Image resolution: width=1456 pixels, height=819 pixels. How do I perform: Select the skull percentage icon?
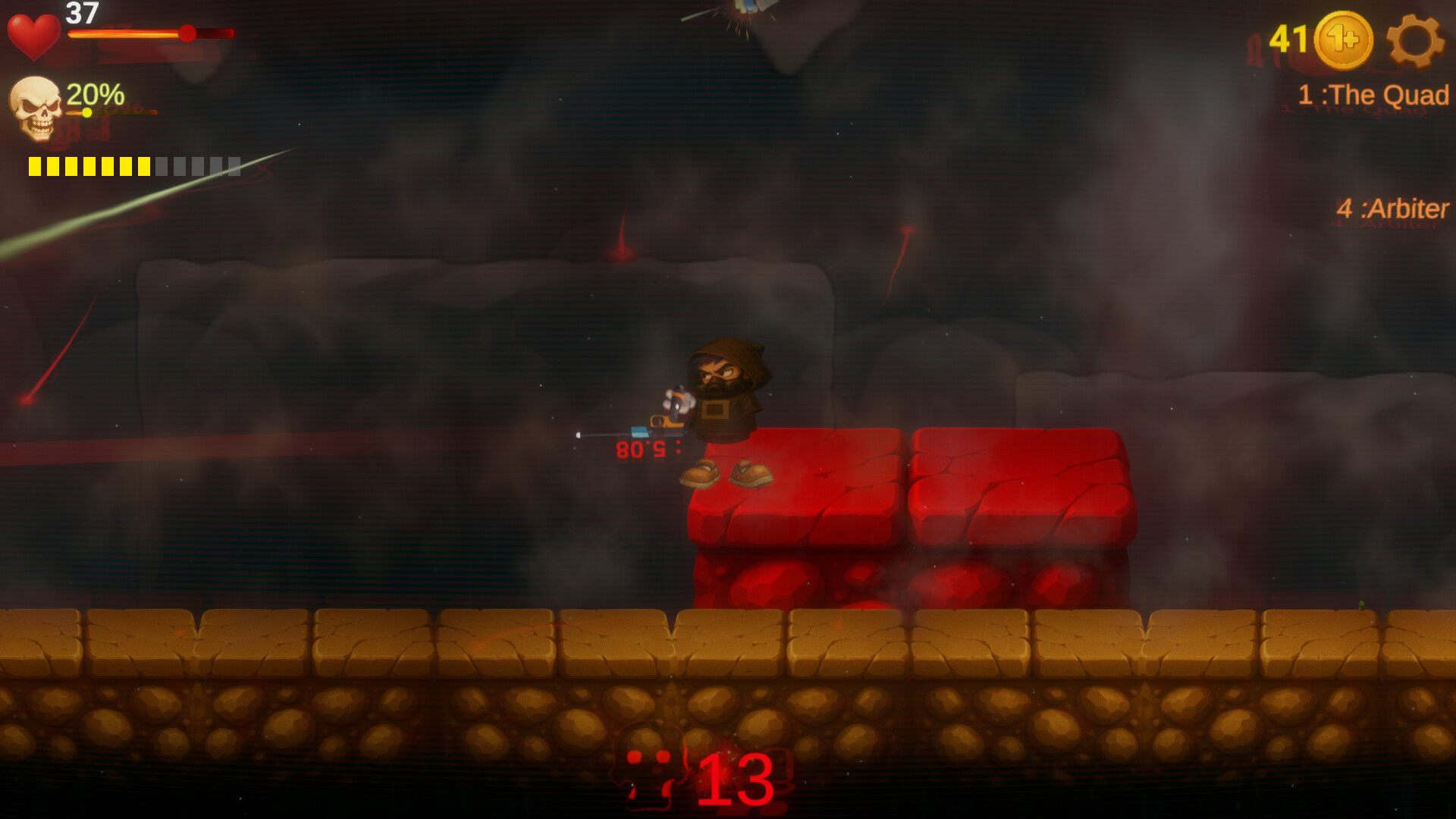[35, 110]
